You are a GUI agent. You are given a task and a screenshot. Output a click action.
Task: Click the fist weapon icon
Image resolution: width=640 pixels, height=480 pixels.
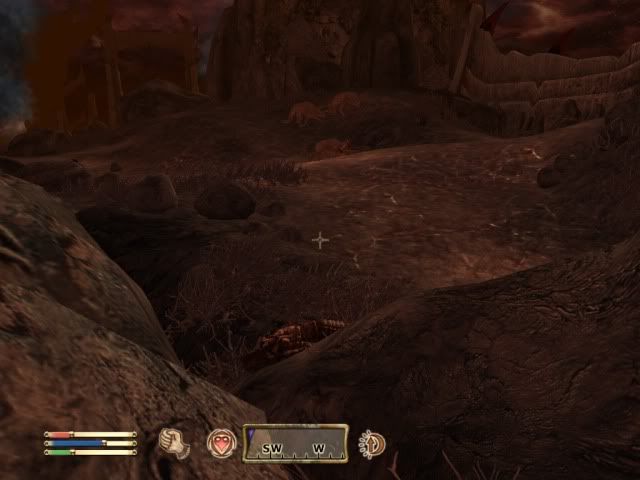[x=174, y=443]
